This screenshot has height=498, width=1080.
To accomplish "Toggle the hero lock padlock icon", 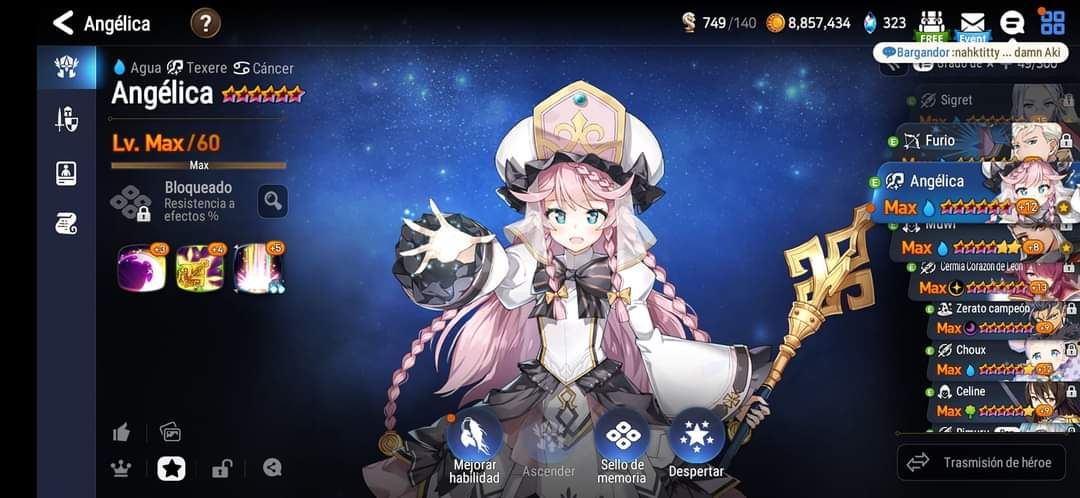I will coord(221,467).
